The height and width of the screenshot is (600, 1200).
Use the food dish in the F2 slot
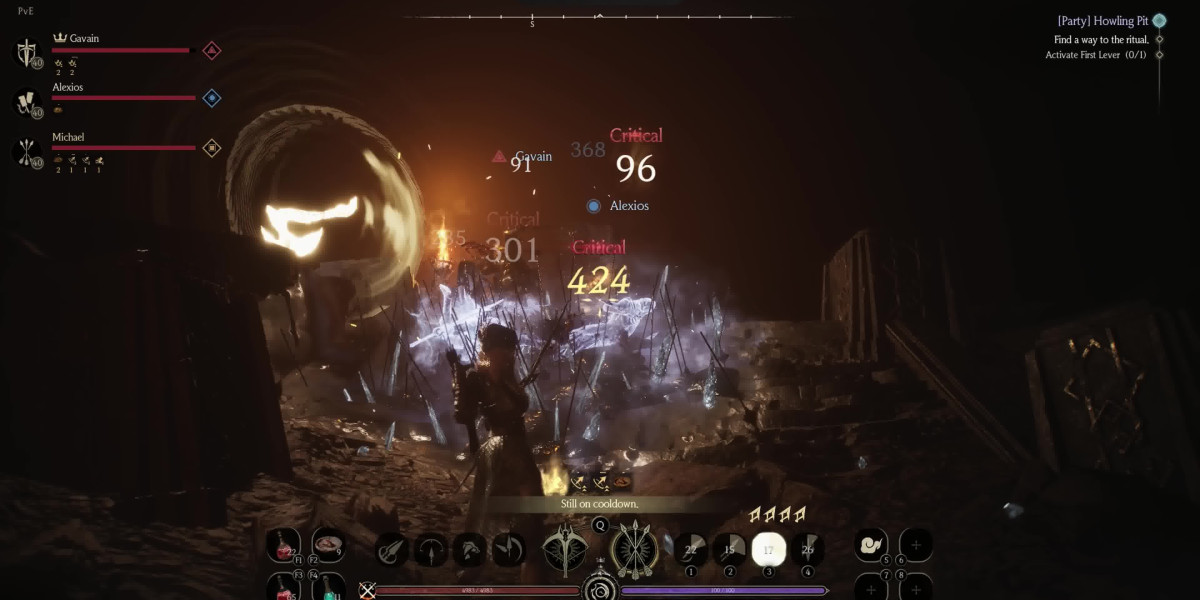click(x=328, y=546)
